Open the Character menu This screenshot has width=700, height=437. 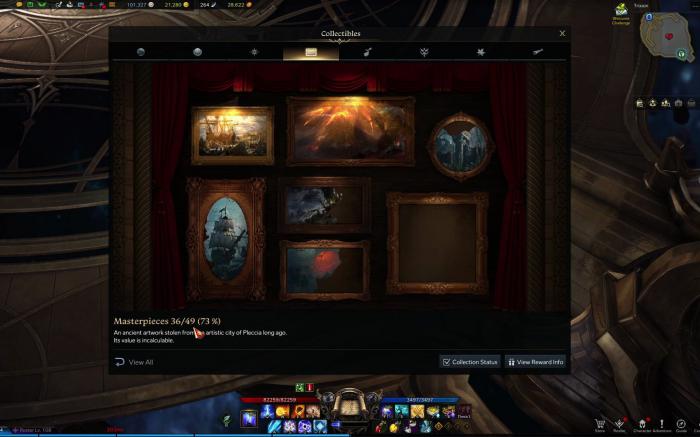click(x=641, y=425)
